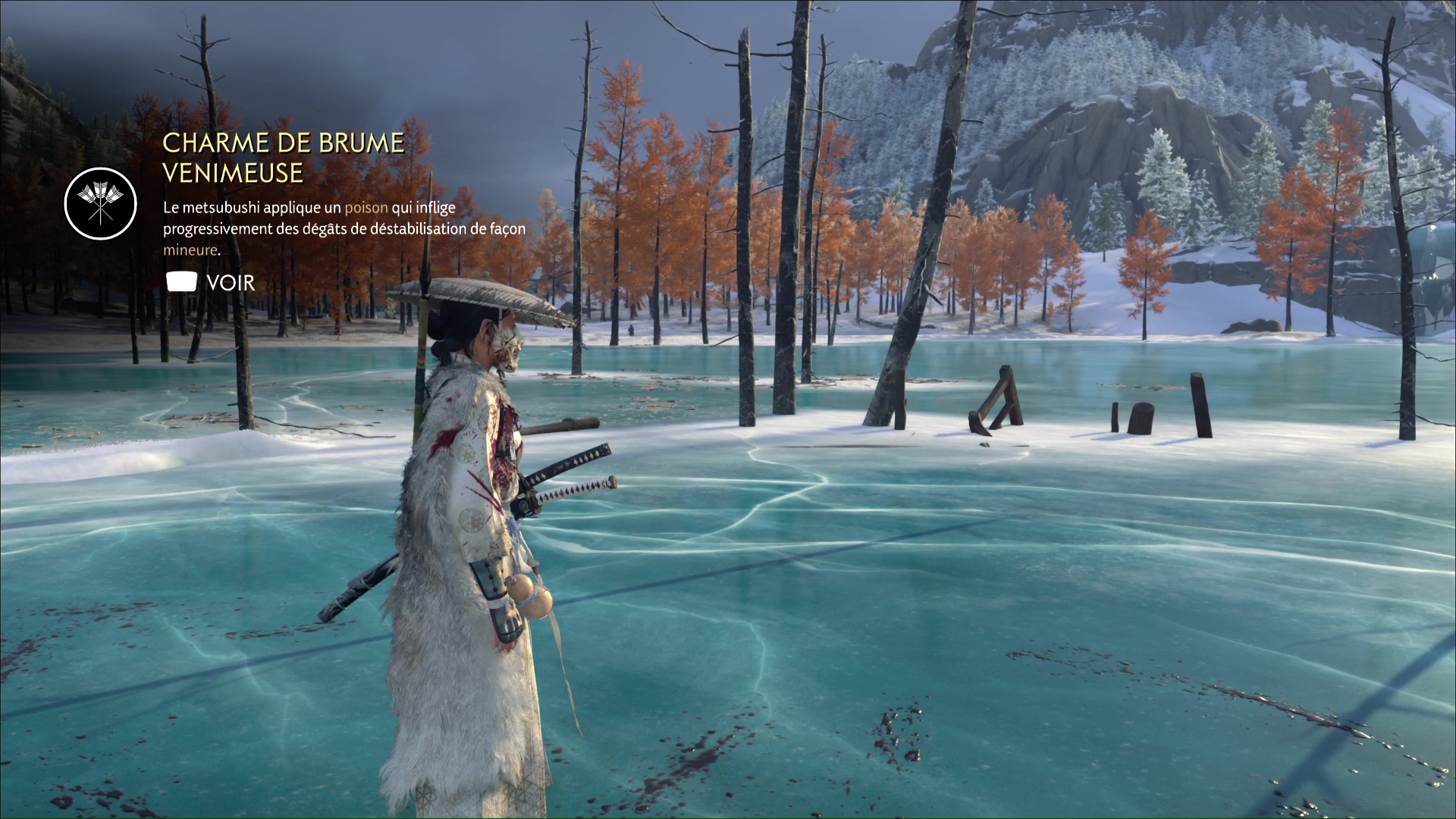The height and width of the screenshot is (819, 1456).
Task: Select the Charme de Brume Venimeuse charm icon
Action: [100, 204]
